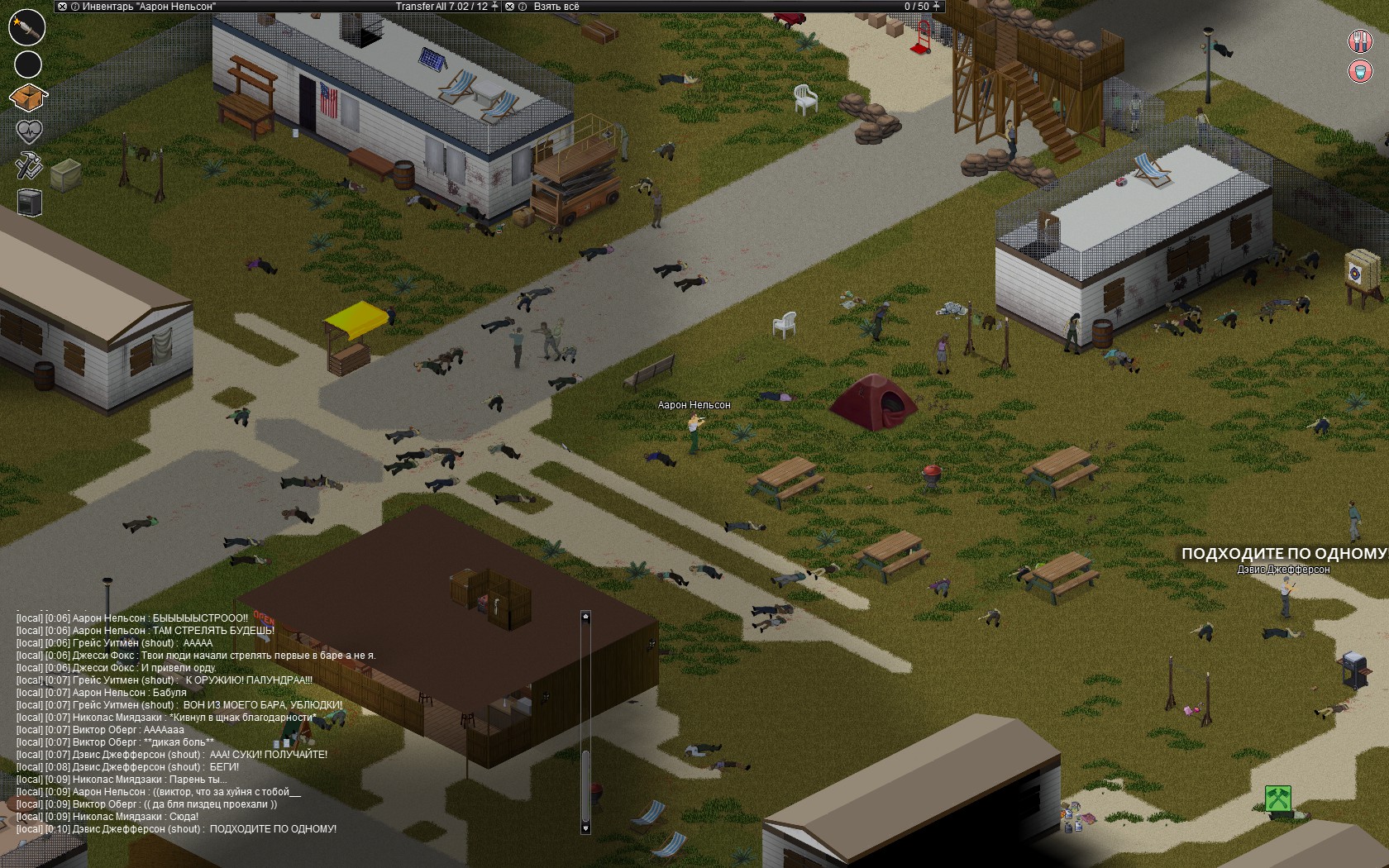Pin the player inventory window with the pin icon
Viewport: 1389px width, 868px height.
point(493,6)
